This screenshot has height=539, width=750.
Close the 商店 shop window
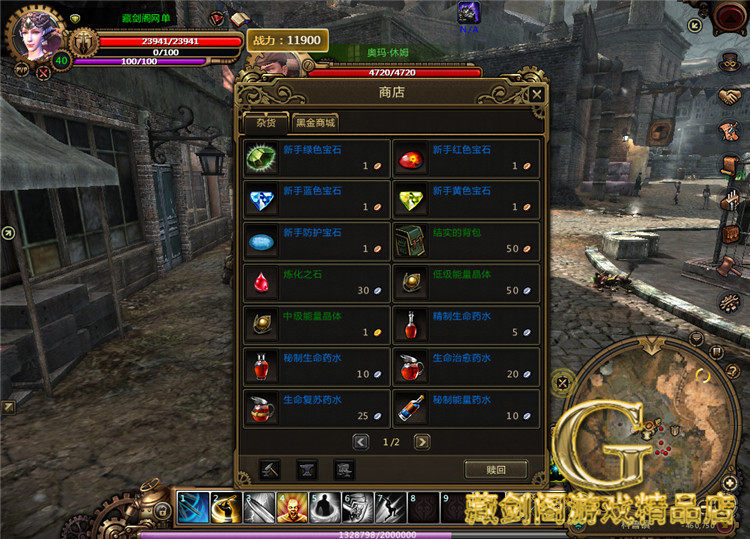tap(537, 95)
